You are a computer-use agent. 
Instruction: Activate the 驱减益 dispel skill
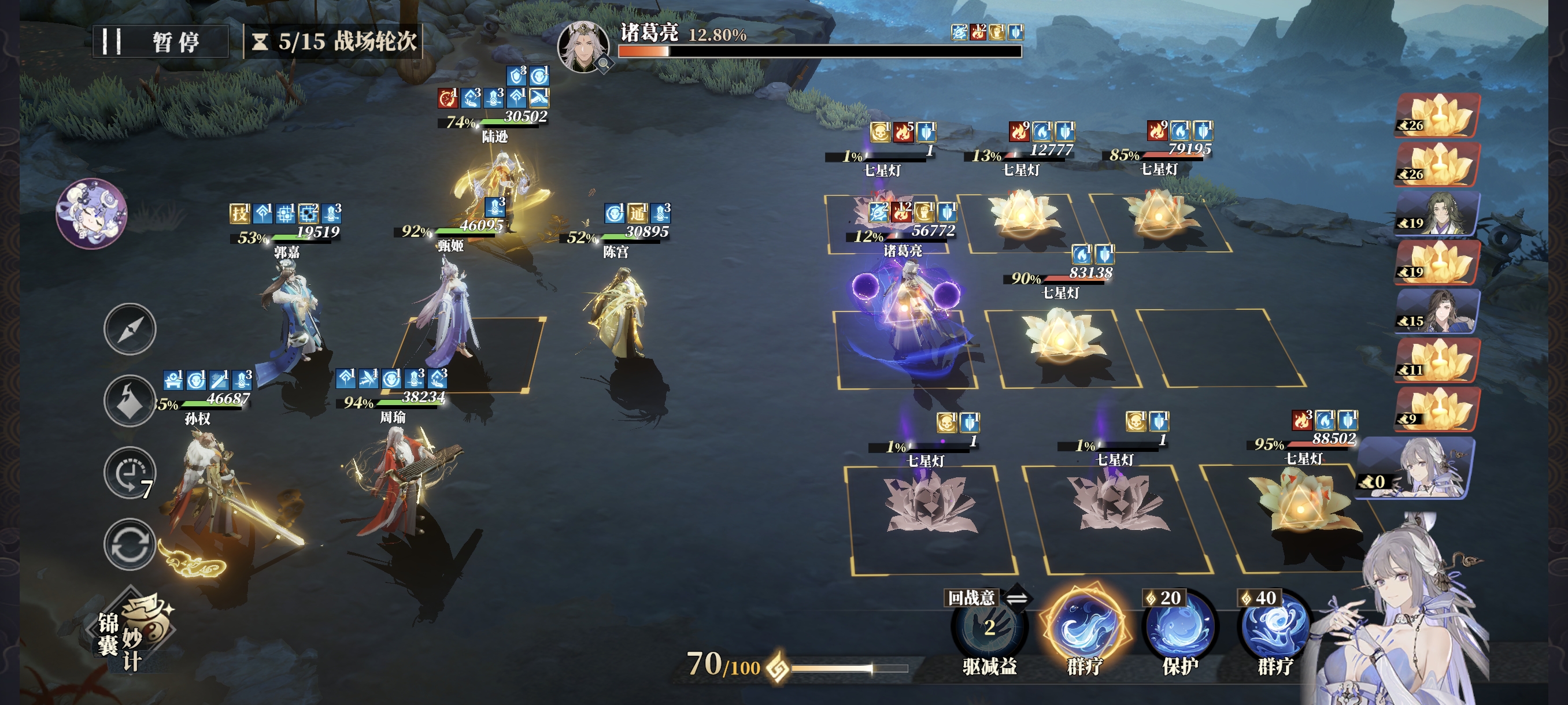[x=989, y=629]
